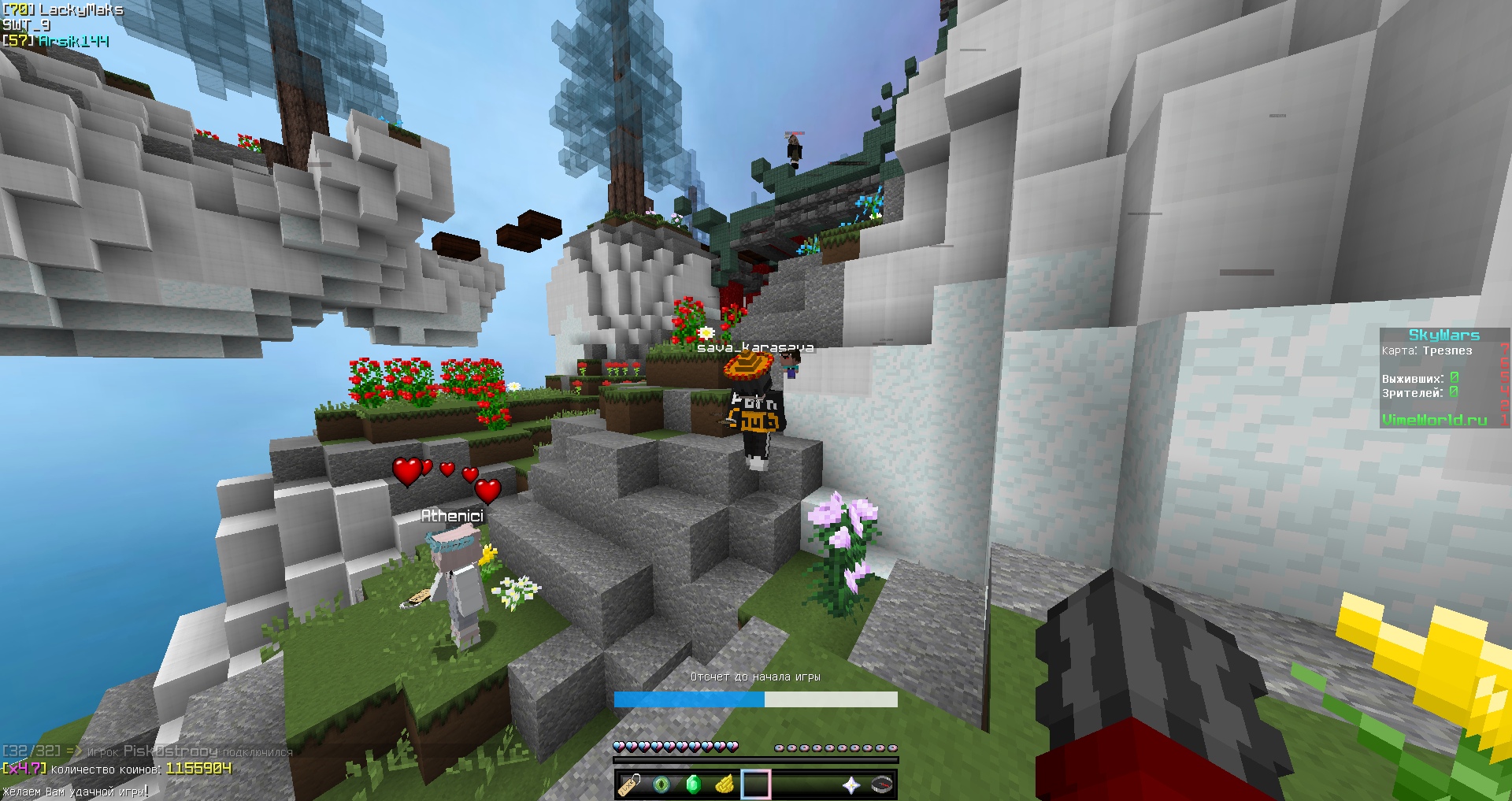Screen dimensions: 1512x801
Task: Pick the compass in the hotbar
Action: pyautogui.click(x=882, y=785)
